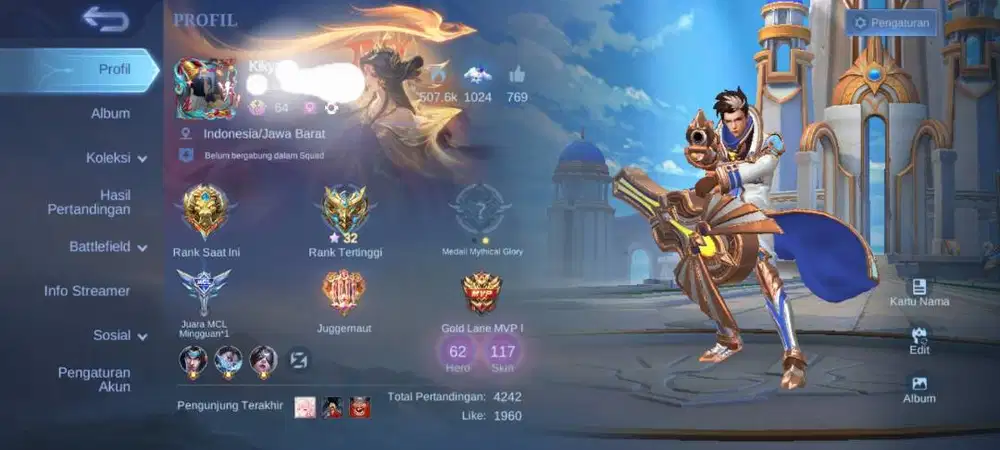Open Pengaturan Akun section
1000x450 pixels.
(x=94, y=379)
